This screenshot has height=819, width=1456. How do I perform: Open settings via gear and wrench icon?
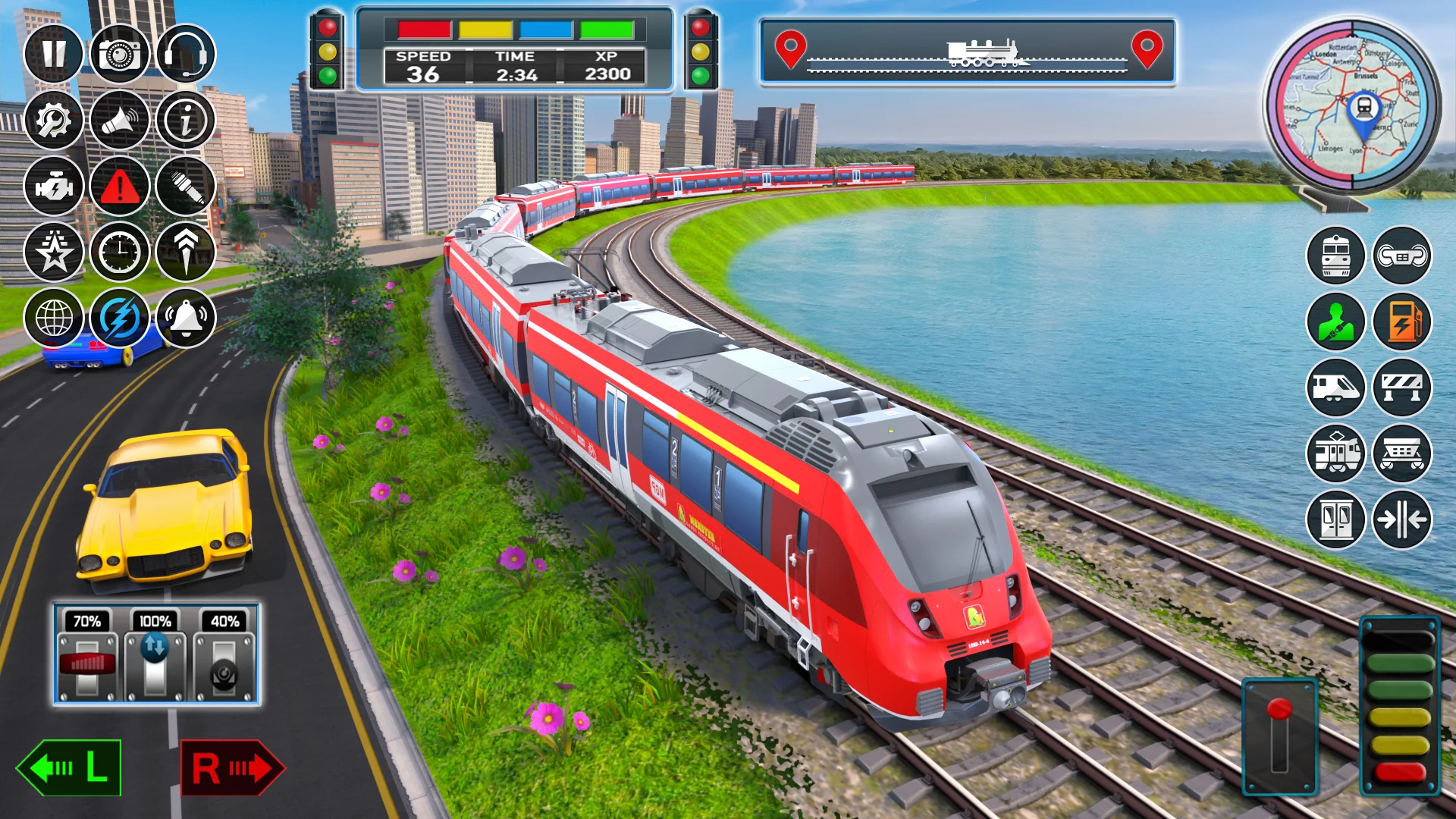(53, 120)
